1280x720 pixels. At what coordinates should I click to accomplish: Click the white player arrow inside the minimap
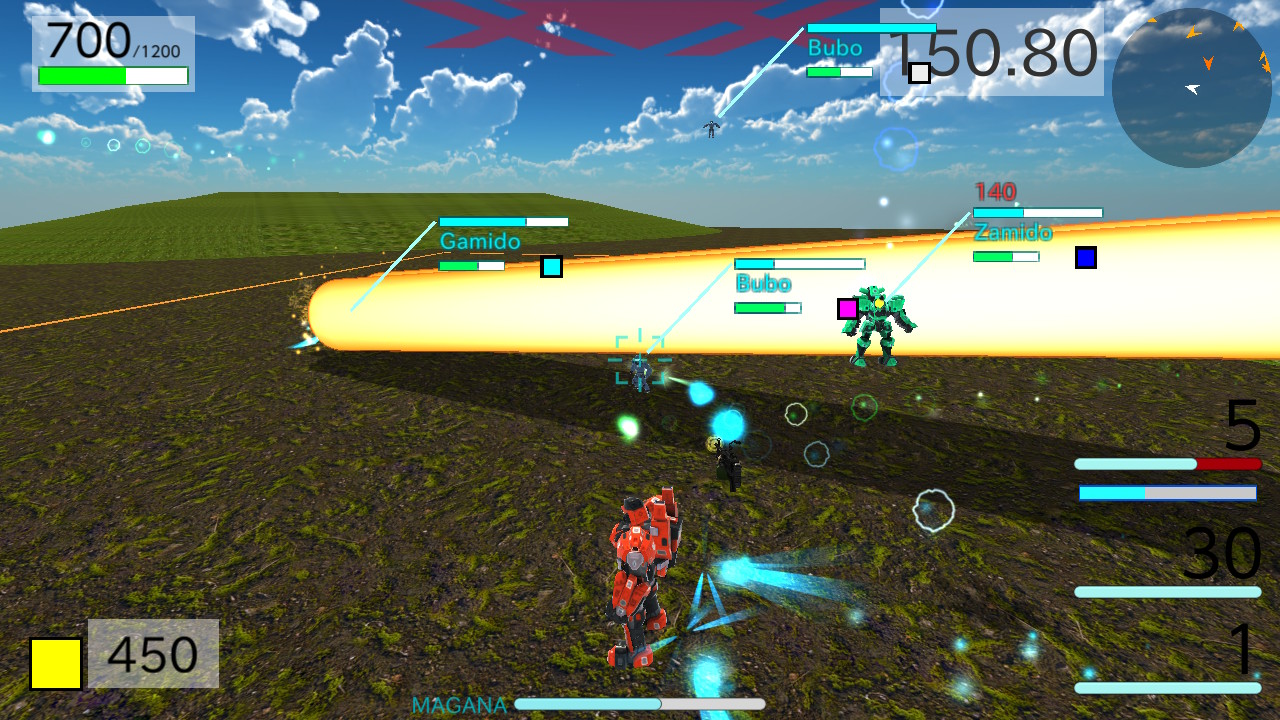pyautogui.click(x=1190, y=90)
